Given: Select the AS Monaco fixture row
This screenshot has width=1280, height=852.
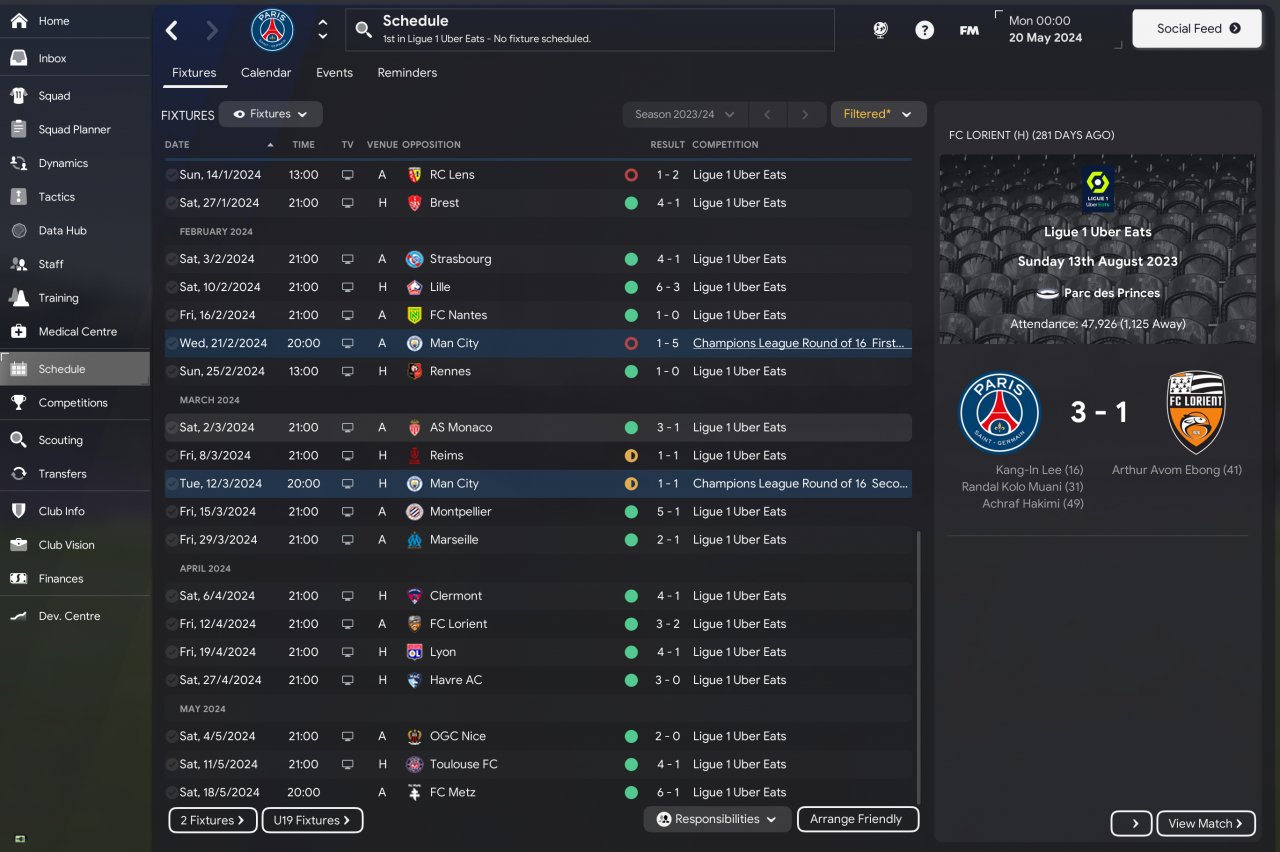Looking at the screenshot, I should click(538, 427).
